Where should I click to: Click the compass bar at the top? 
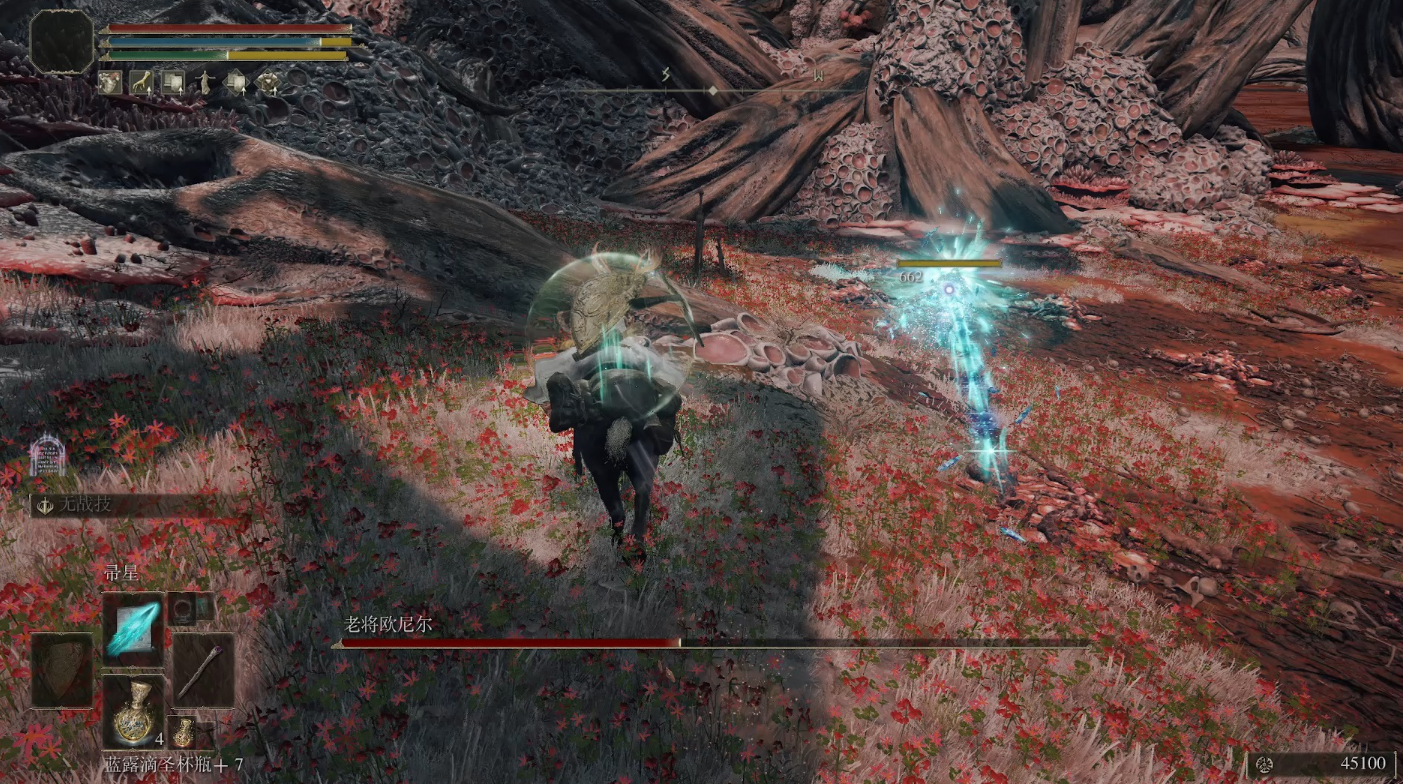pos(714,90)
